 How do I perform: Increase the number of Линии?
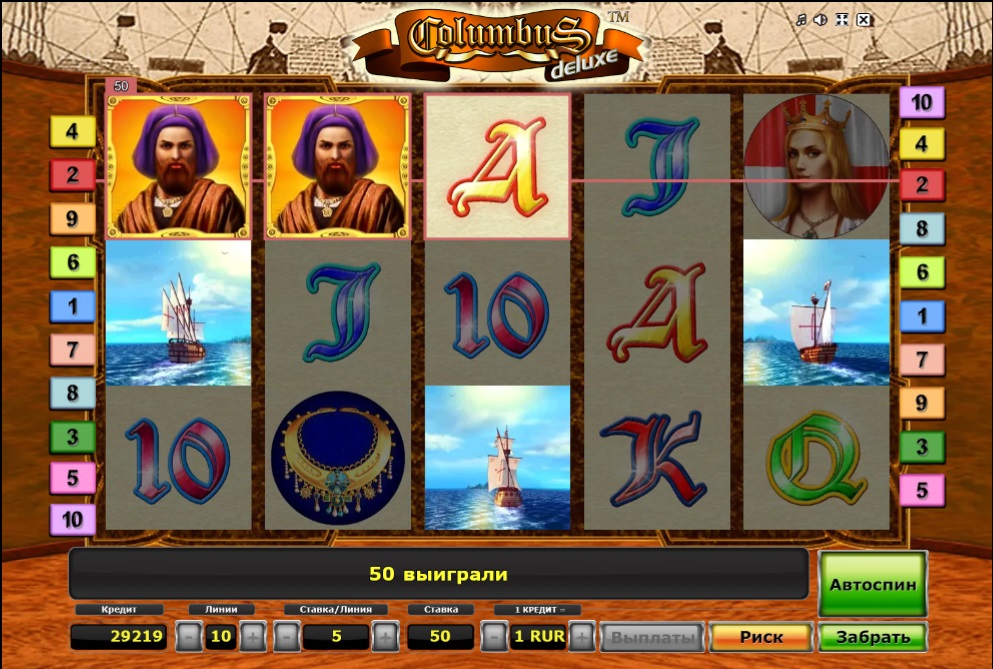click(x=253, y=636)
